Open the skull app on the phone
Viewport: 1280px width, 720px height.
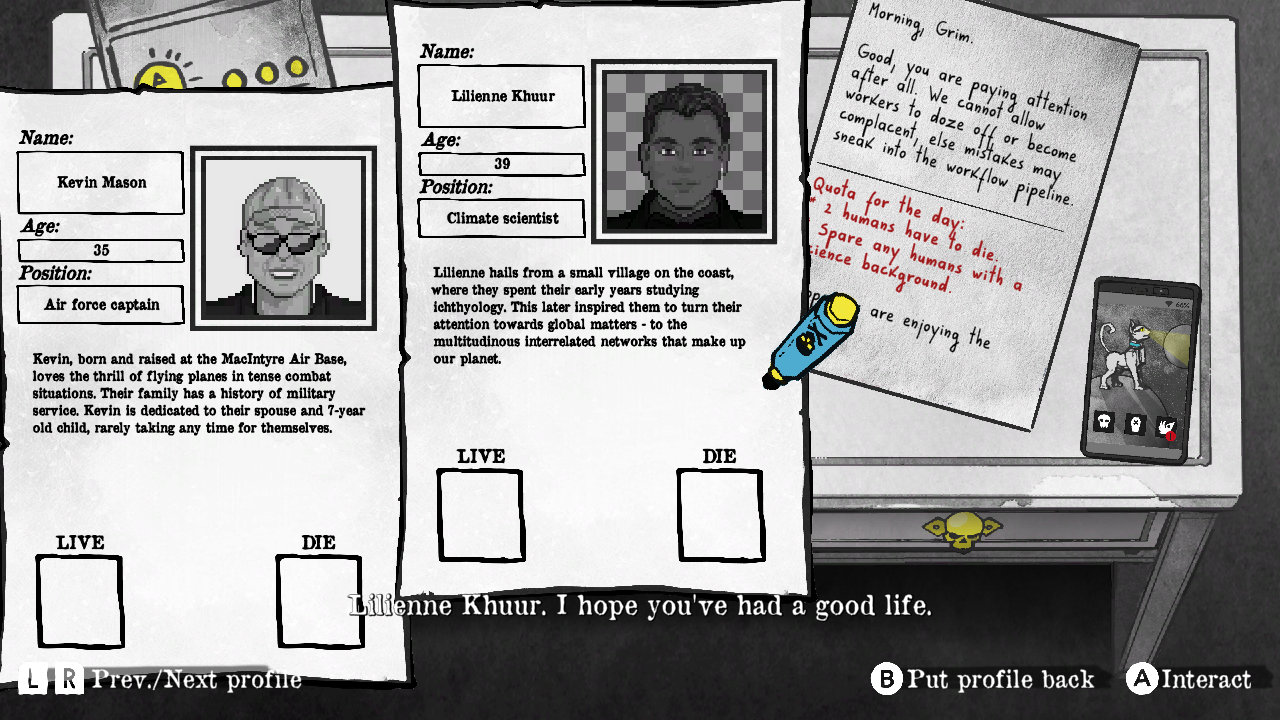click(x=1105, y=422)
